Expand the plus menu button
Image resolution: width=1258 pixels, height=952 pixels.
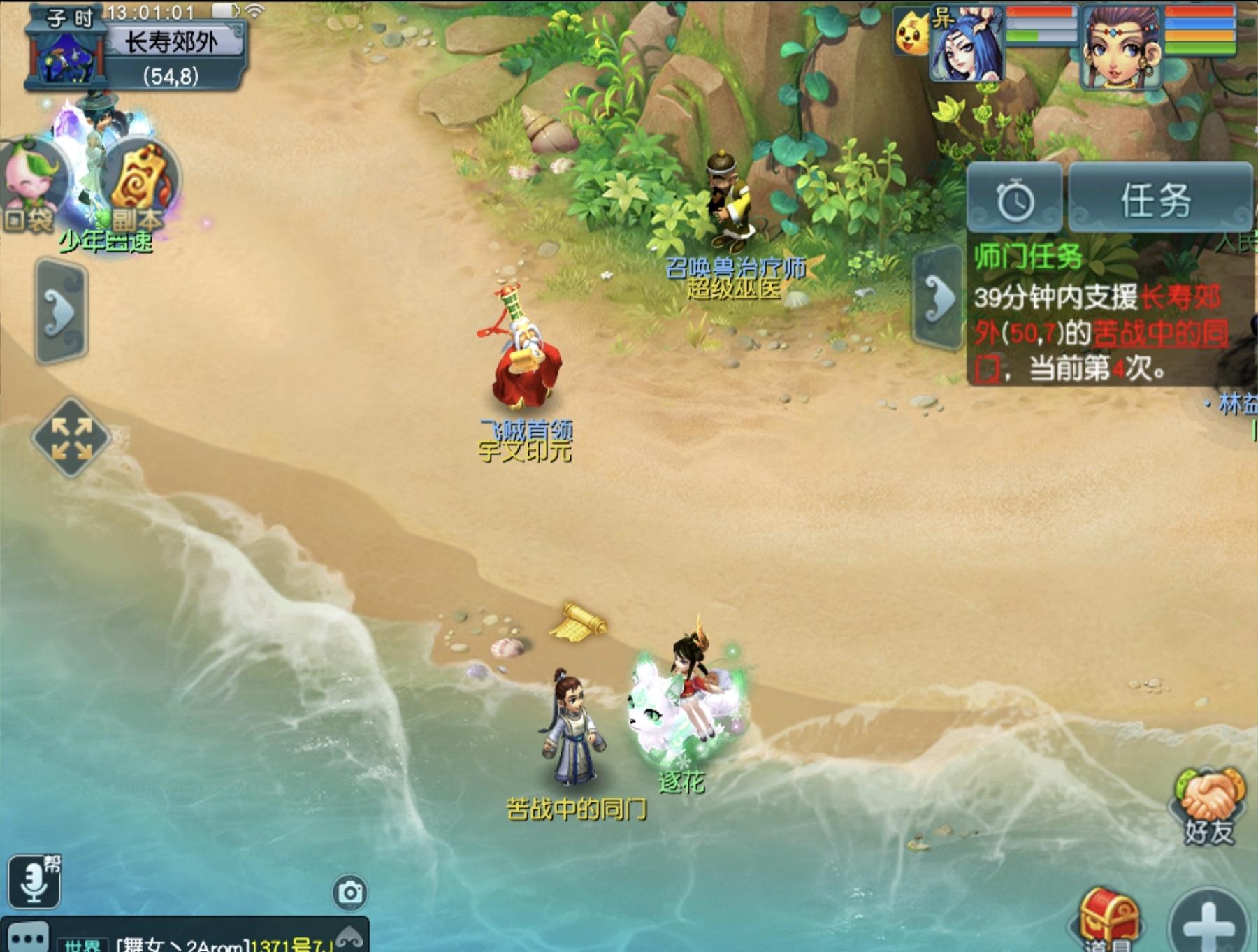tap(1209, 924)
